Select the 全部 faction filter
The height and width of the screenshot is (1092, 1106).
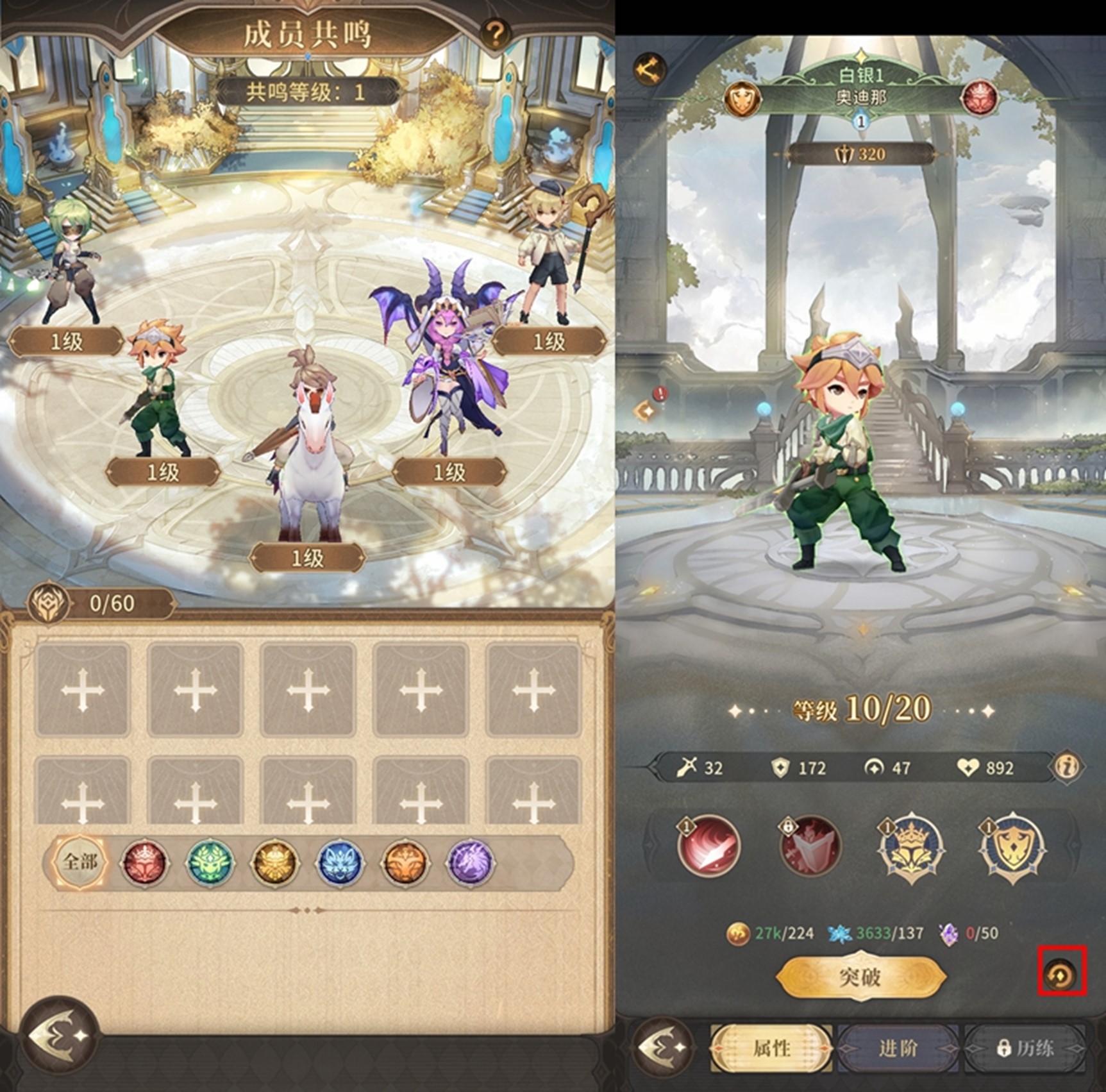click(x=81, y=862)
